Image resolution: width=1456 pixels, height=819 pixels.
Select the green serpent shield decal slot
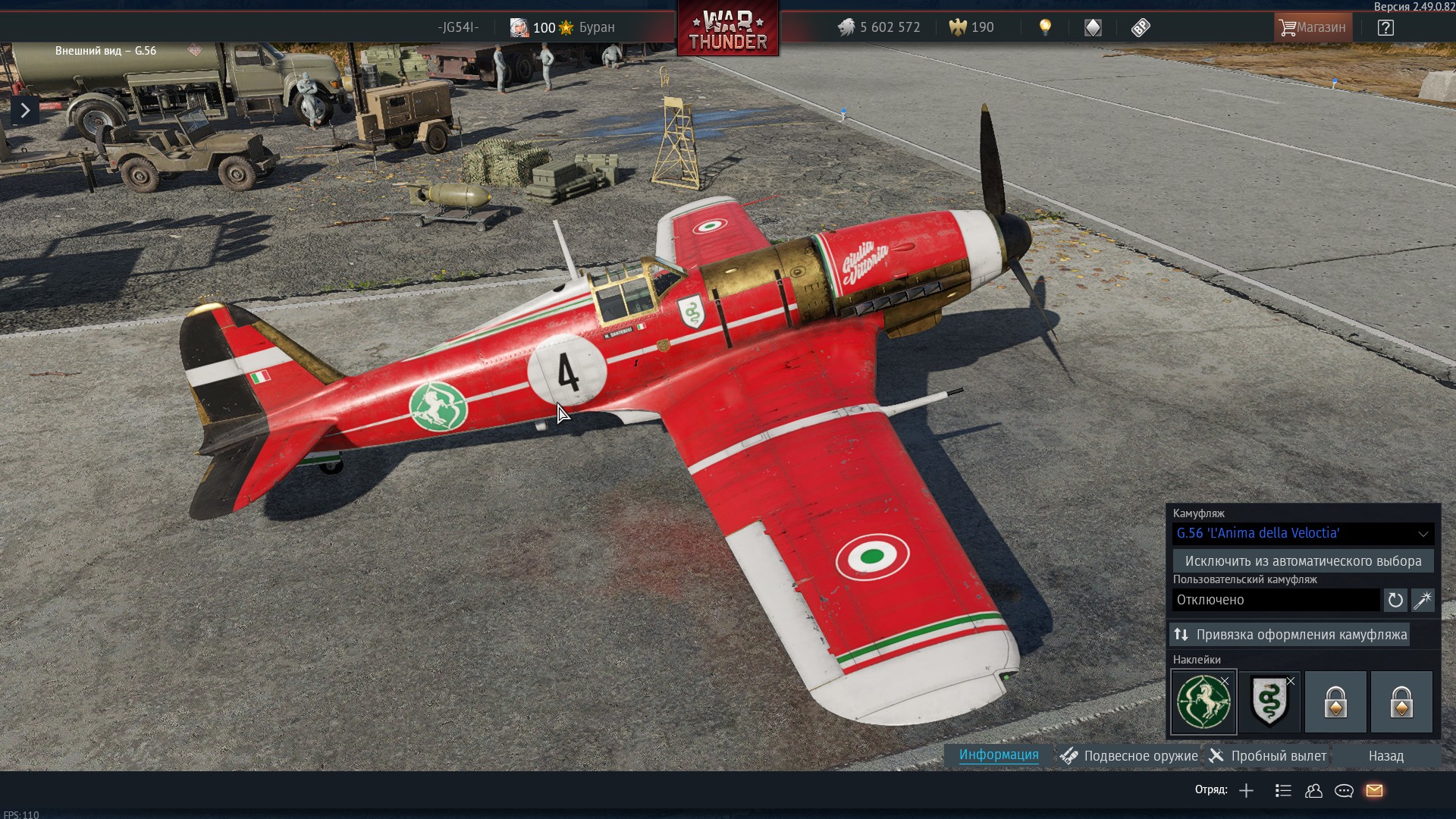click(x=1269, y=702)
